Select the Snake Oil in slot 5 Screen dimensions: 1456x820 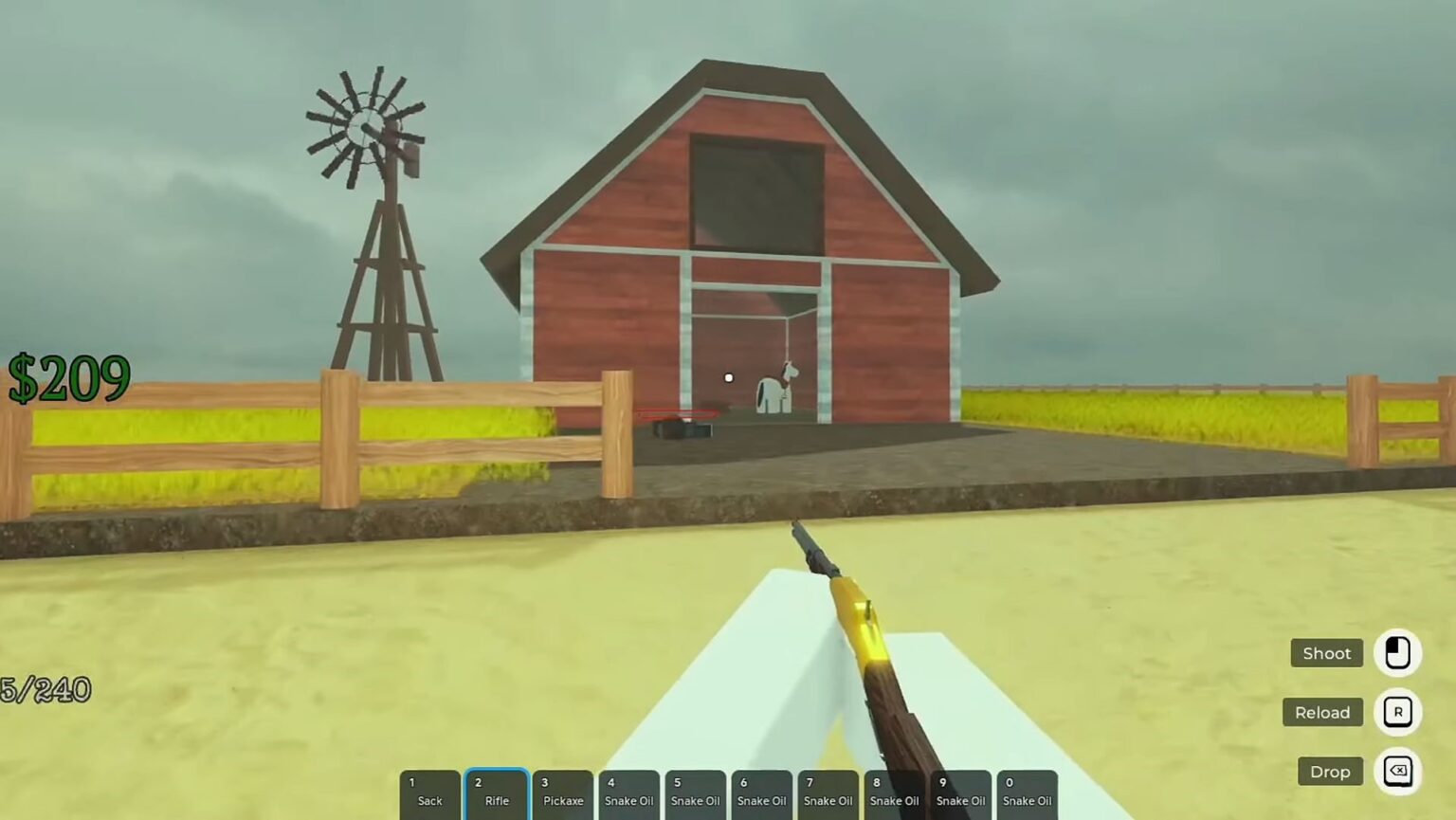[x=695, y=793]
